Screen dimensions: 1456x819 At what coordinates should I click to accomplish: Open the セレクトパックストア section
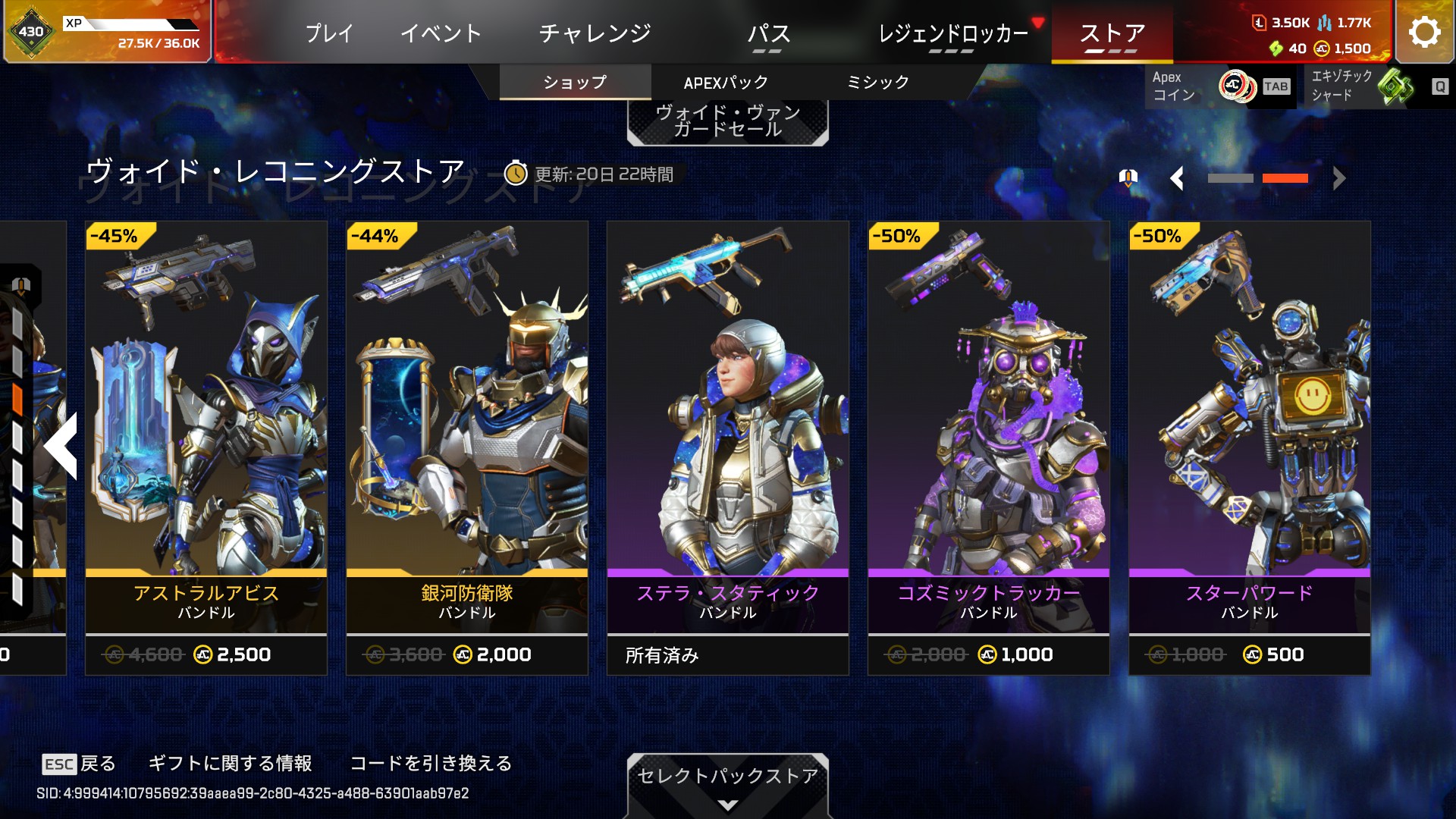click(727, 782)
